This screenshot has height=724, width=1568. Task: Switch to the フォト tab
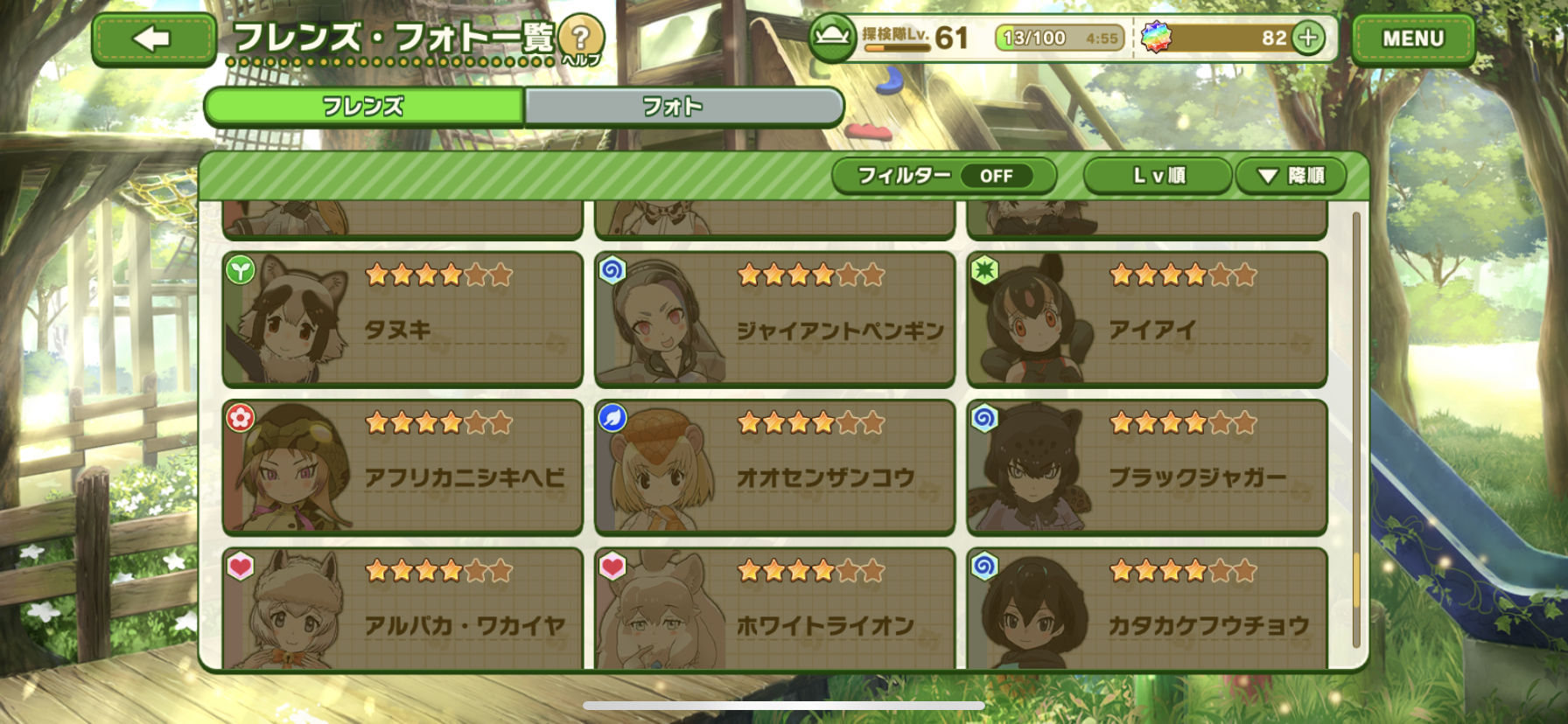tap(683, 107)
